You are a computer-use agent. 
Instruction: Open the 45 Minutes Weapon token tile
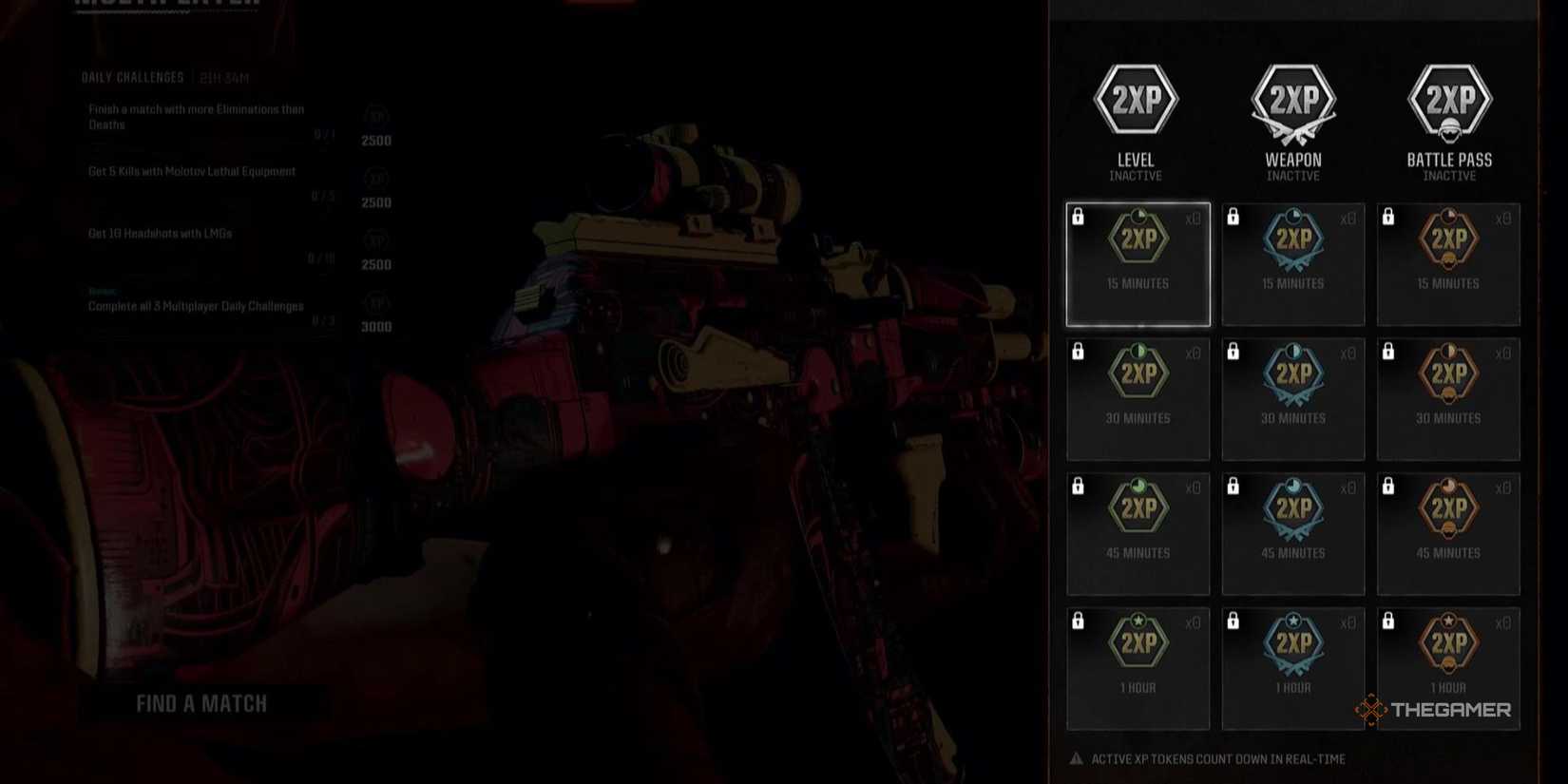(x=1293, y=532)
